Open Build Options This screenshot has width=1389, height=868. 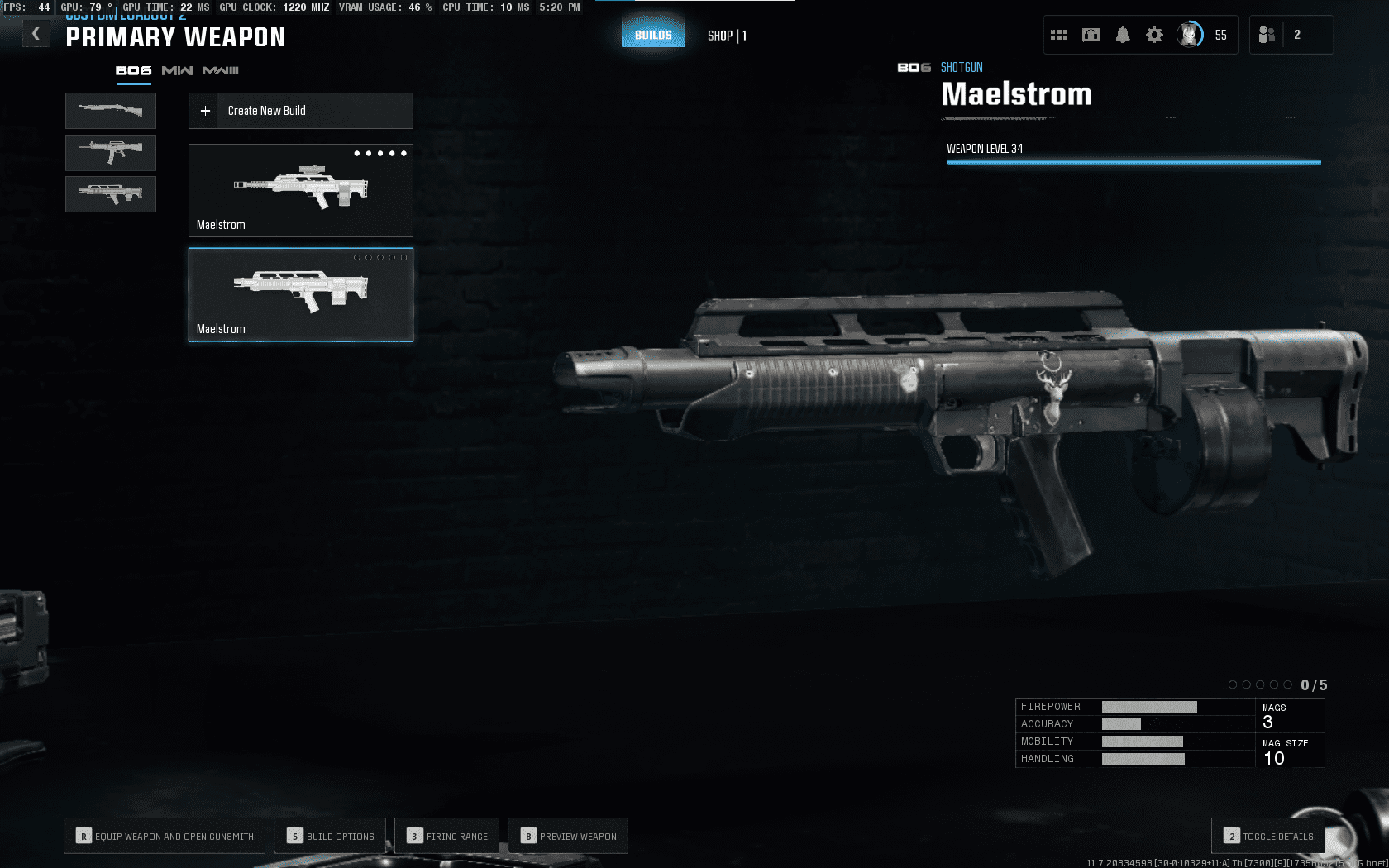click(331, 836)
